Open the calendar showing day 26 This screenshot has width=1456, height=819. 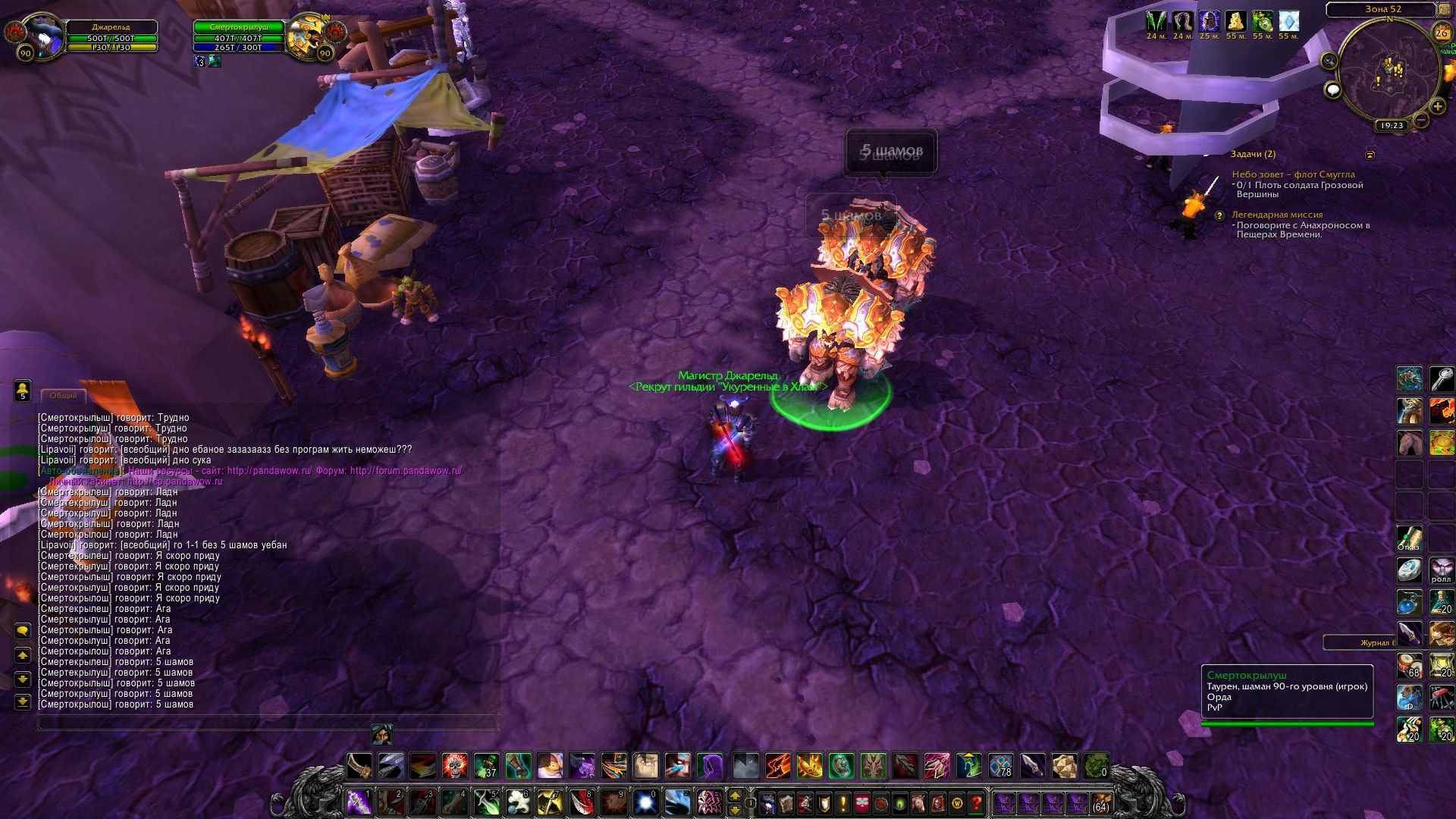pos(1442,33)
